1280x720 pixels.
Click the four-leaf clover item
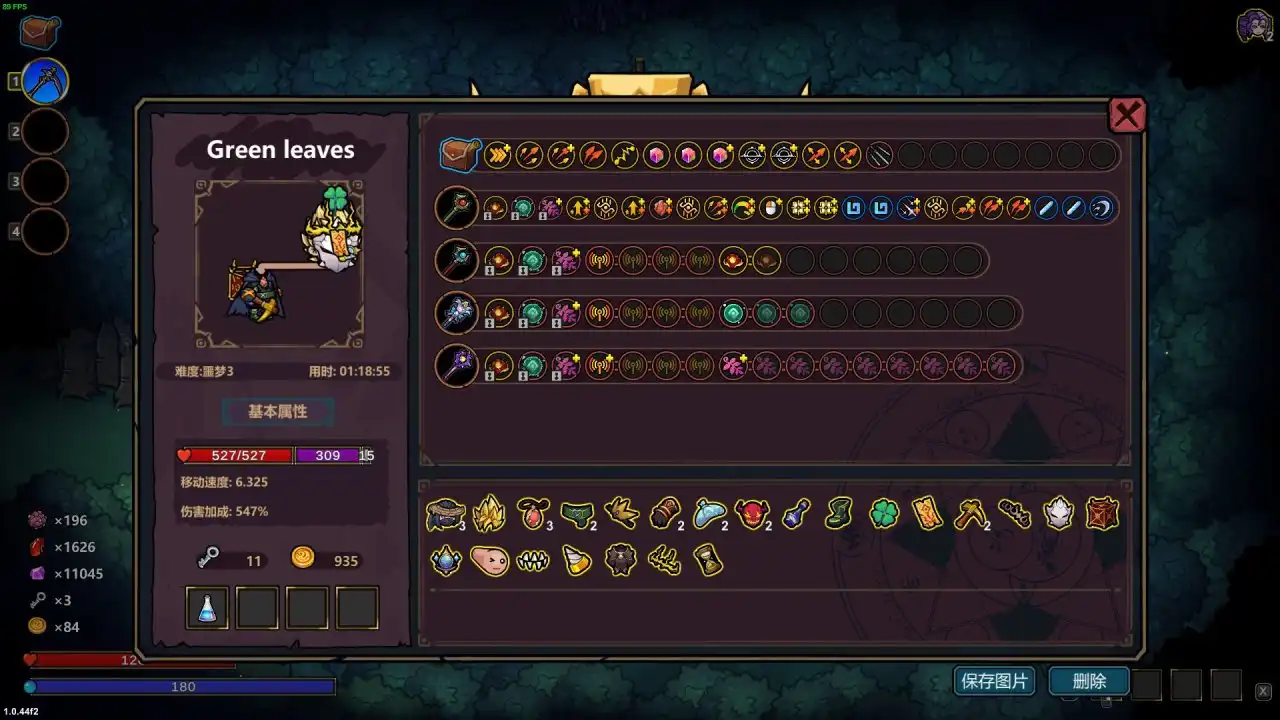click(x=882, y=512)
